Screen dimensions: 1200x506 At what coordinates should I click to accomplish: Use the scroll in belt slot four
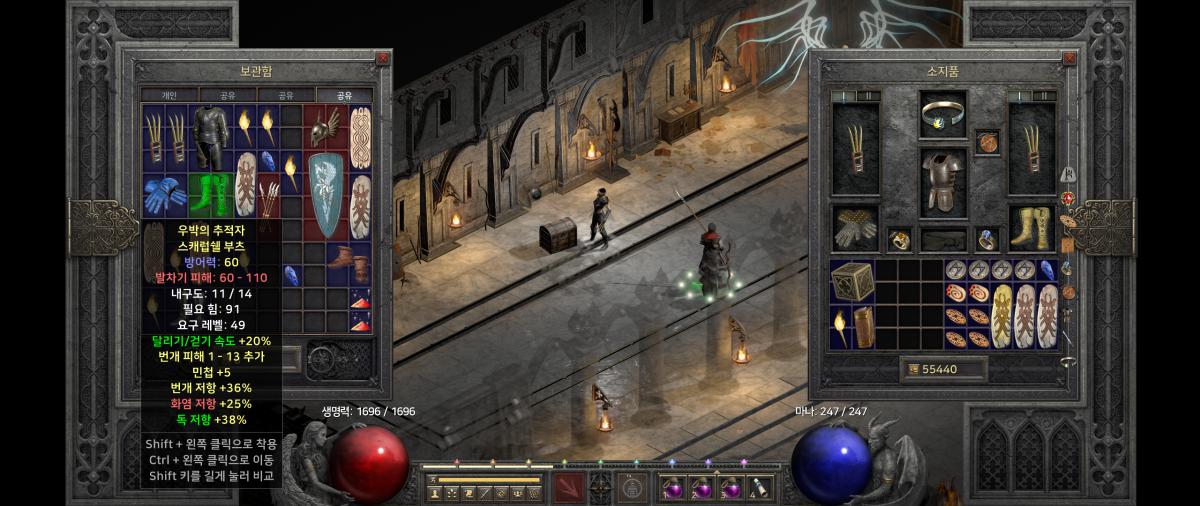(760, 489)
